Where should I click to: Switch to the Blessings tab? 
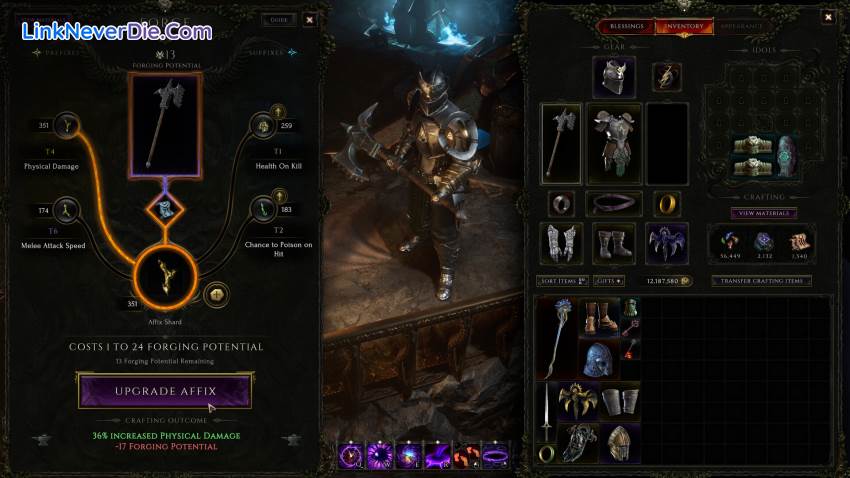click(x=627, y=26)
